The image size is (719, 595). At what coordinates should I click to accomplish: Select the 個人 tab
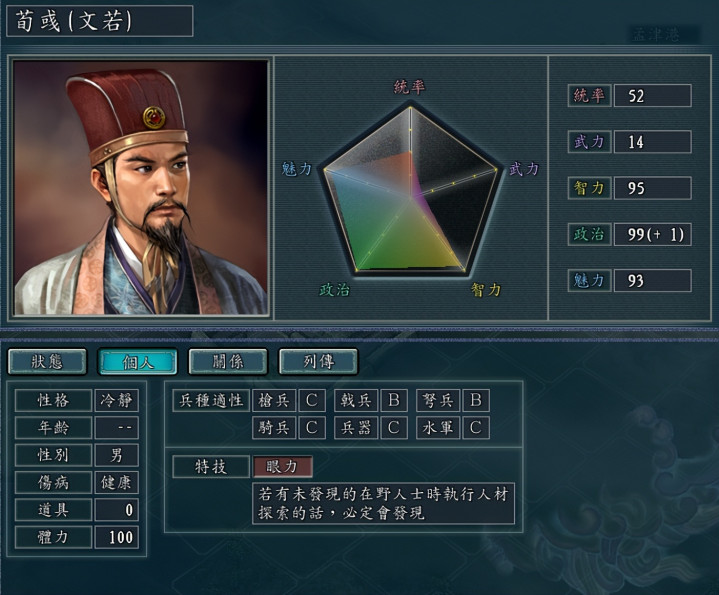[x=137, y=361]
